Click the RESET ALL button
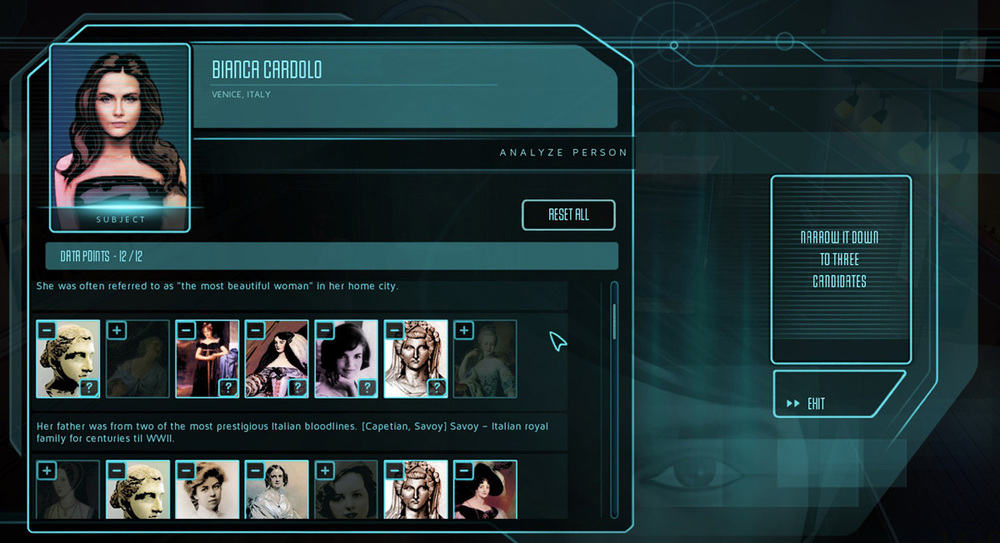The image size is (1000, 543). click(x=568, y=215)
